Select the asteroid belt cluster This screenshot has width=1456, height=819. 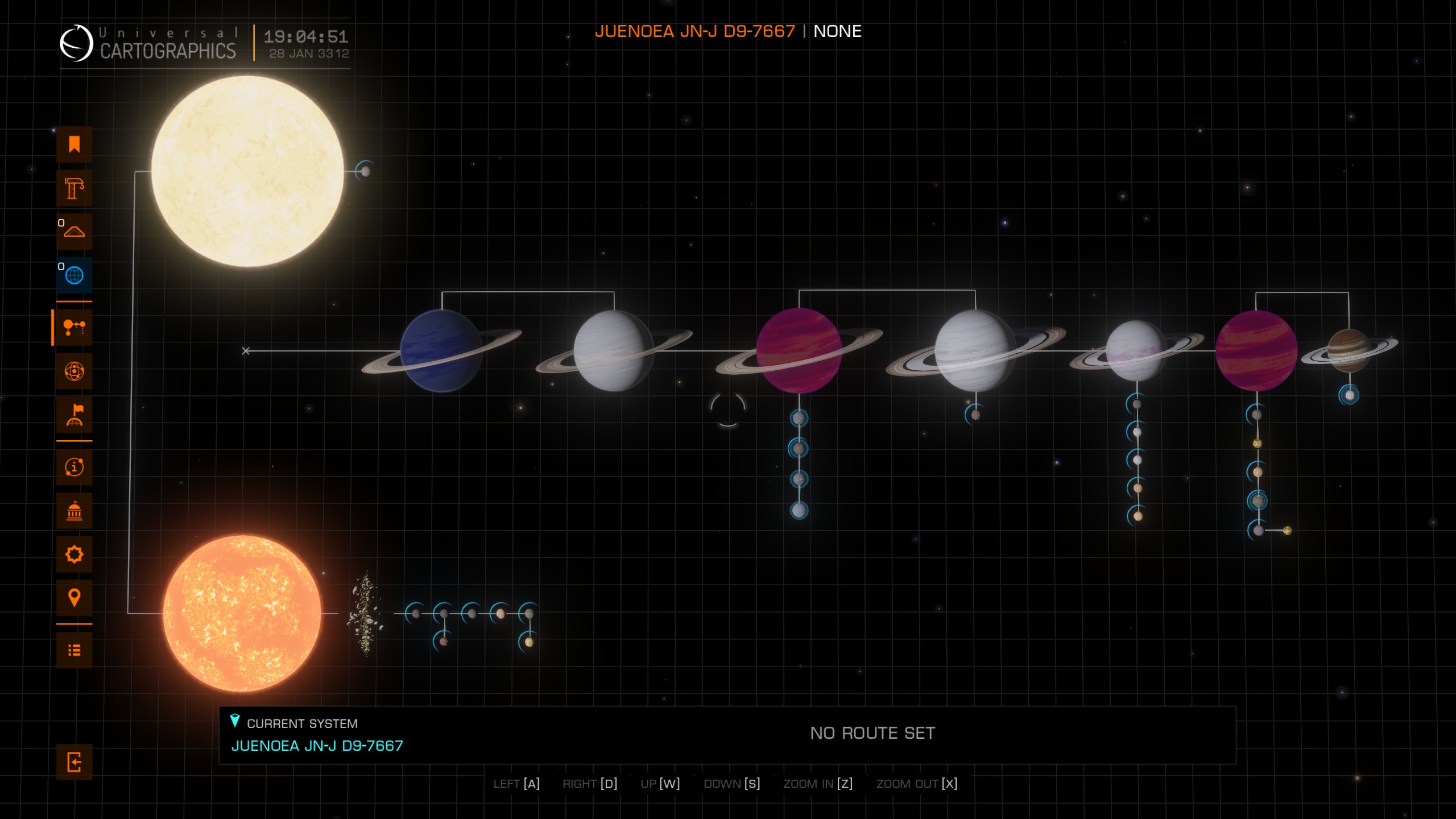tap(365, 613)
